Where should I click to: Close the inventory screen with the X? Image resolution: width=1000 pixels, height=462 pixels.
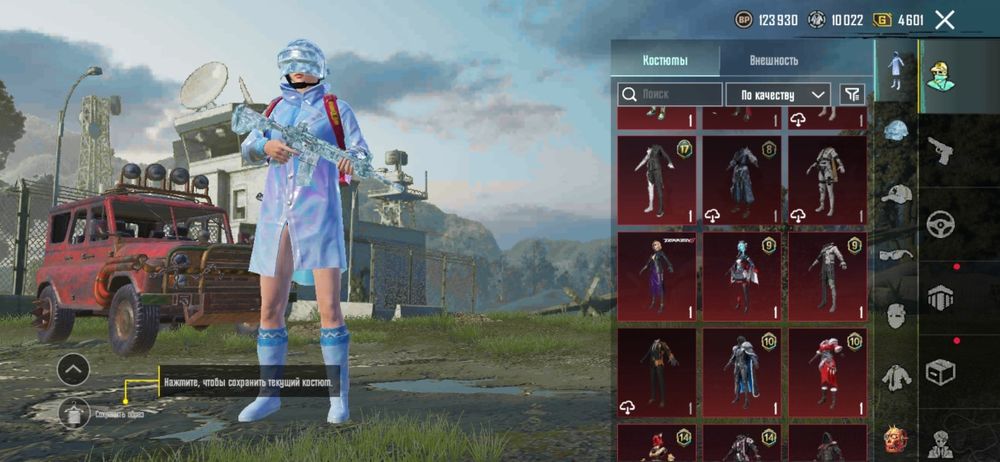(944, 19)
